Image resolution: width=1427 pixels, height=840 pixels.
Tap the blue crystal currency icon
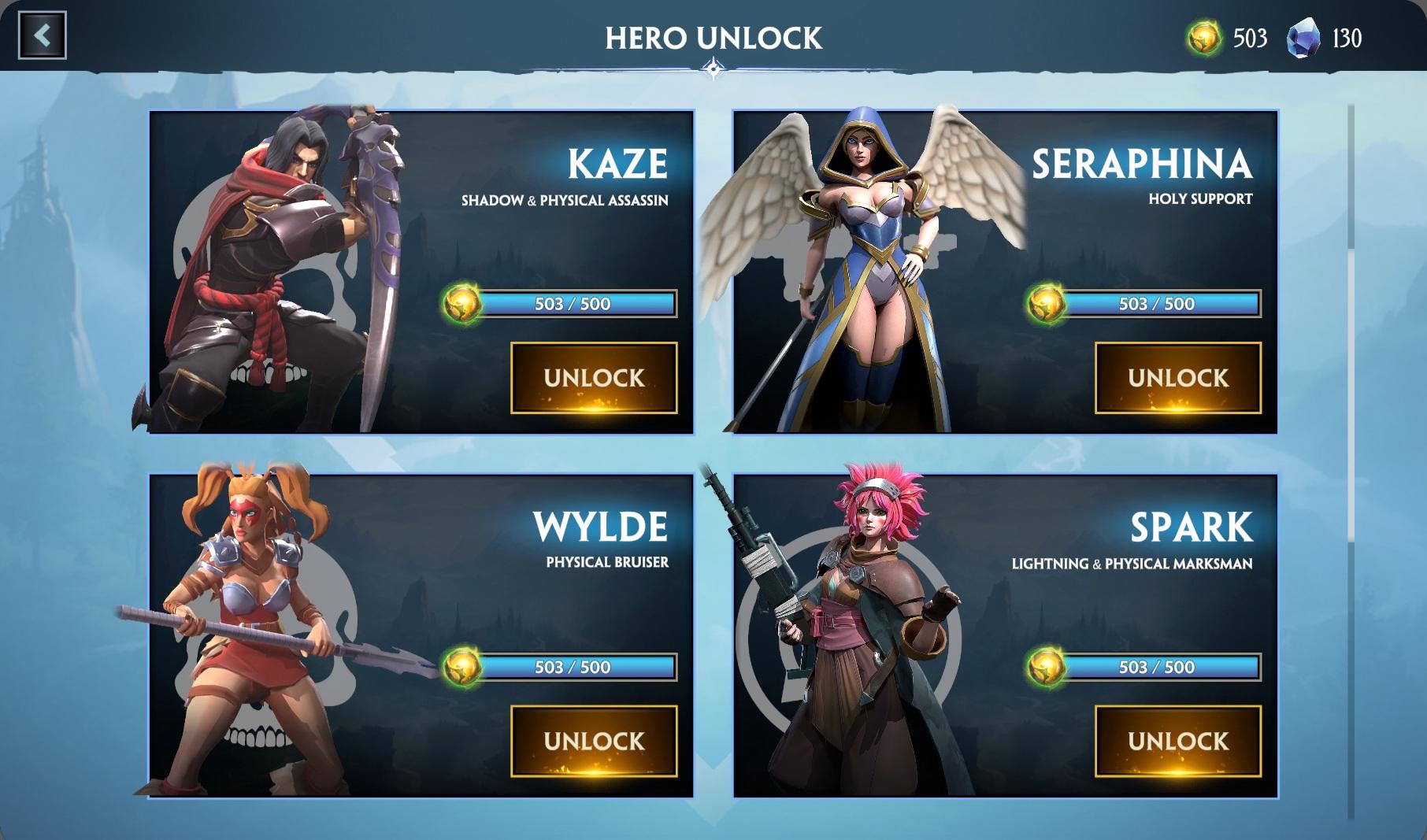point(1303,38)
